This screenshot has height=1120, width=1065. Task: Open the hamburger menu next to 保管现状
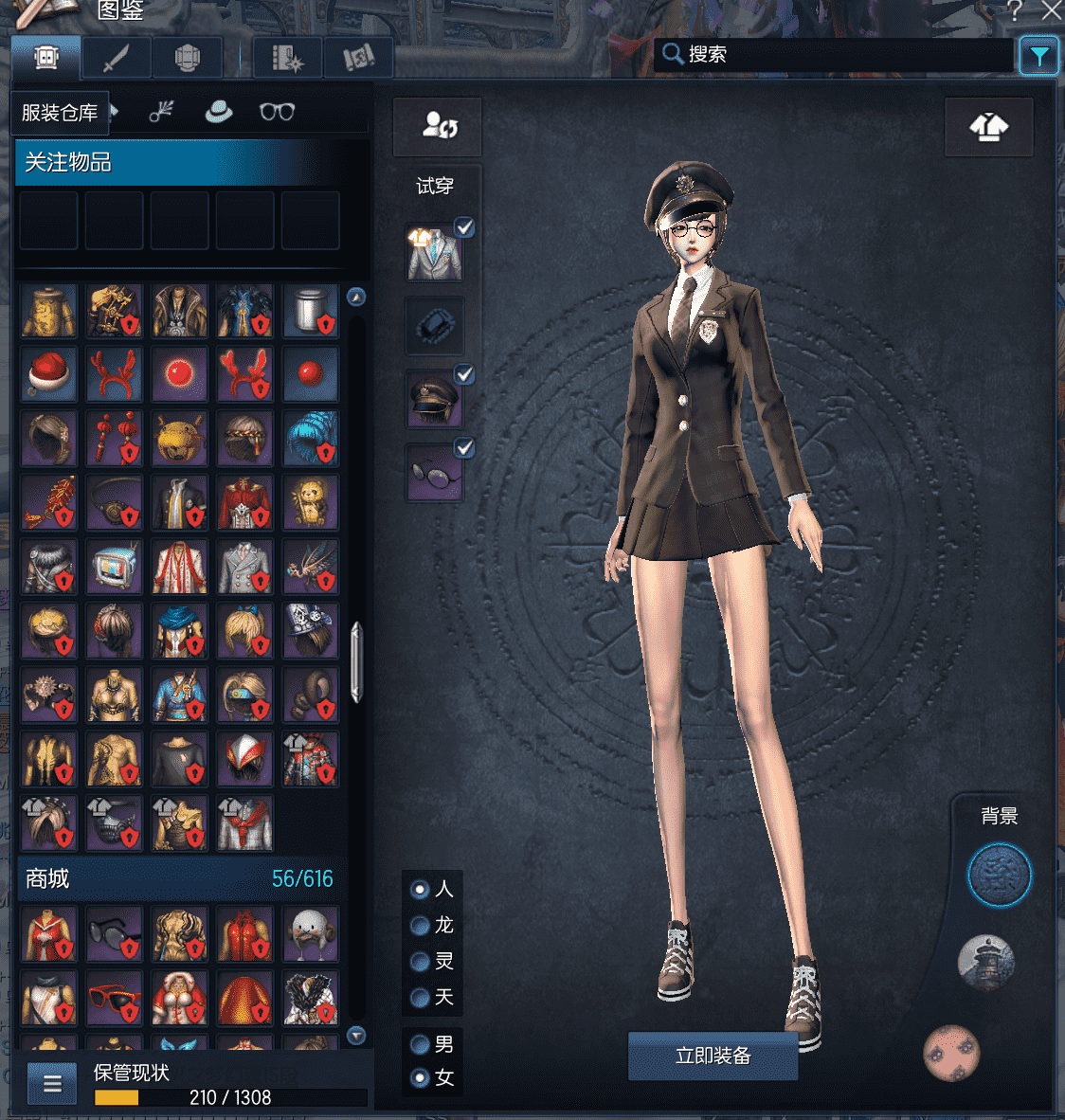tap(52, 1084)
